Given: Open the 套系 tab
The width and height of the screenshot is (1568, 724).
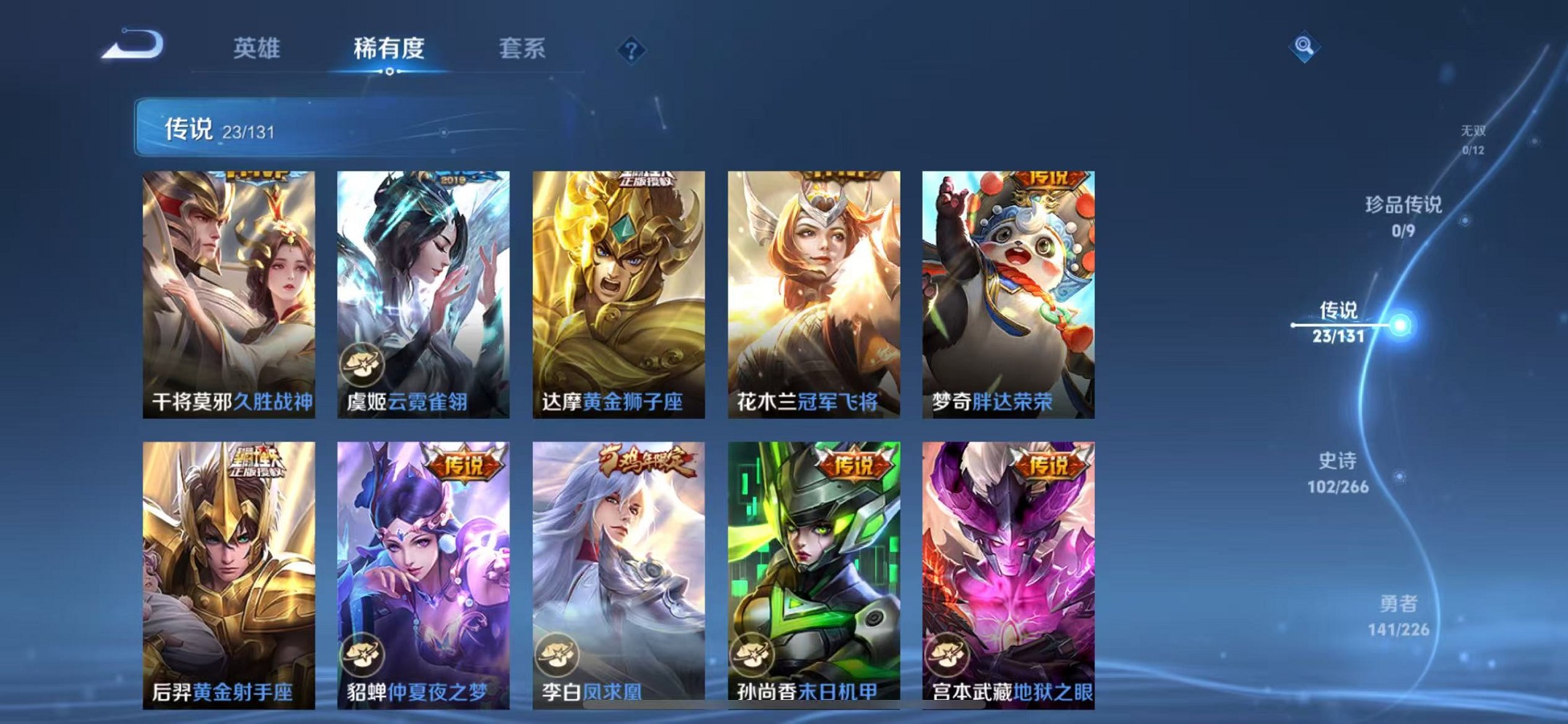Looking at the screenshot, I should [x=524, y=48].
